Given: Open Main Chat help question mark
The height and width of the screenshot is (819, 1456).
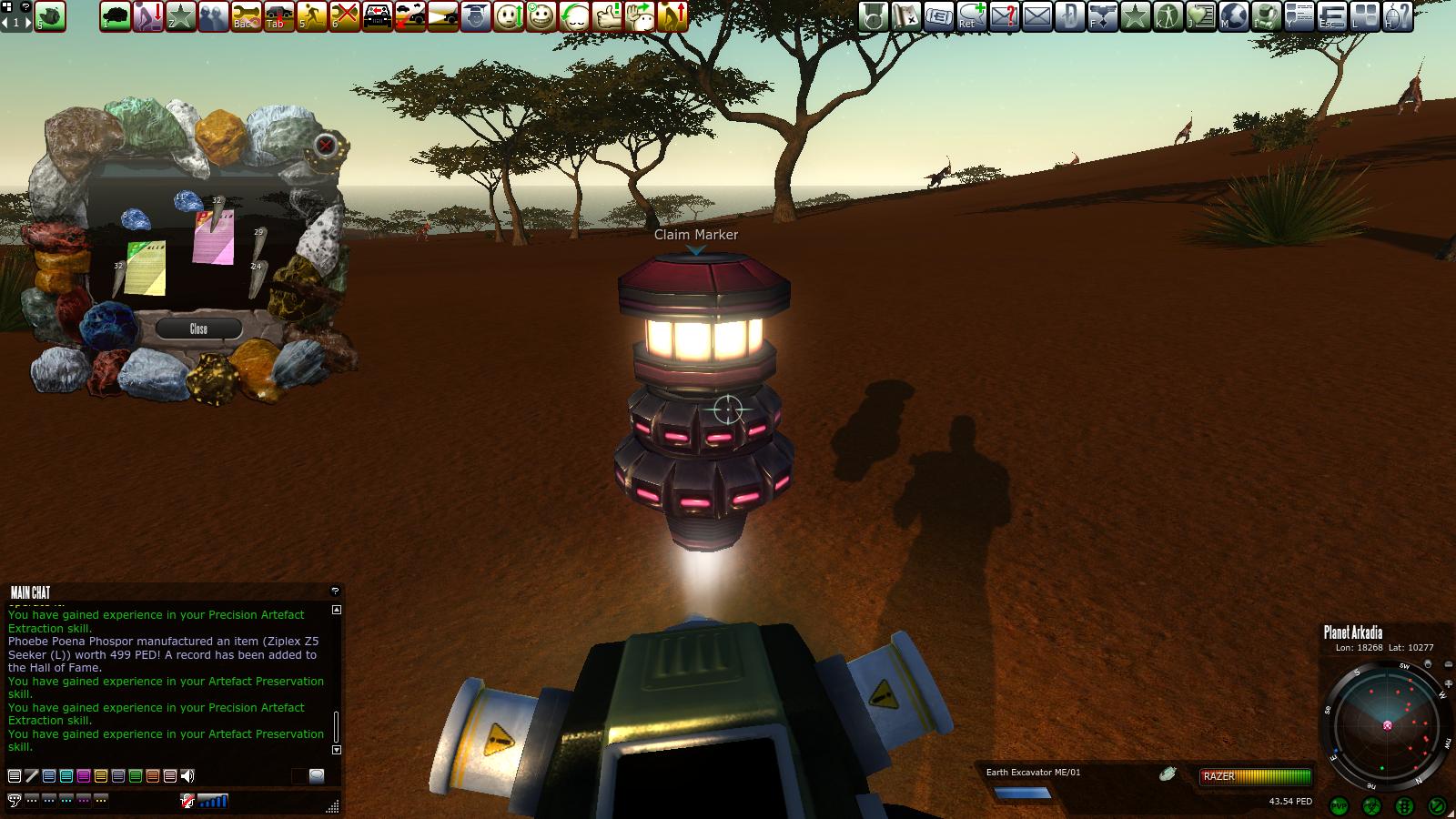Looking at the screenshot, I should (335, 591).
